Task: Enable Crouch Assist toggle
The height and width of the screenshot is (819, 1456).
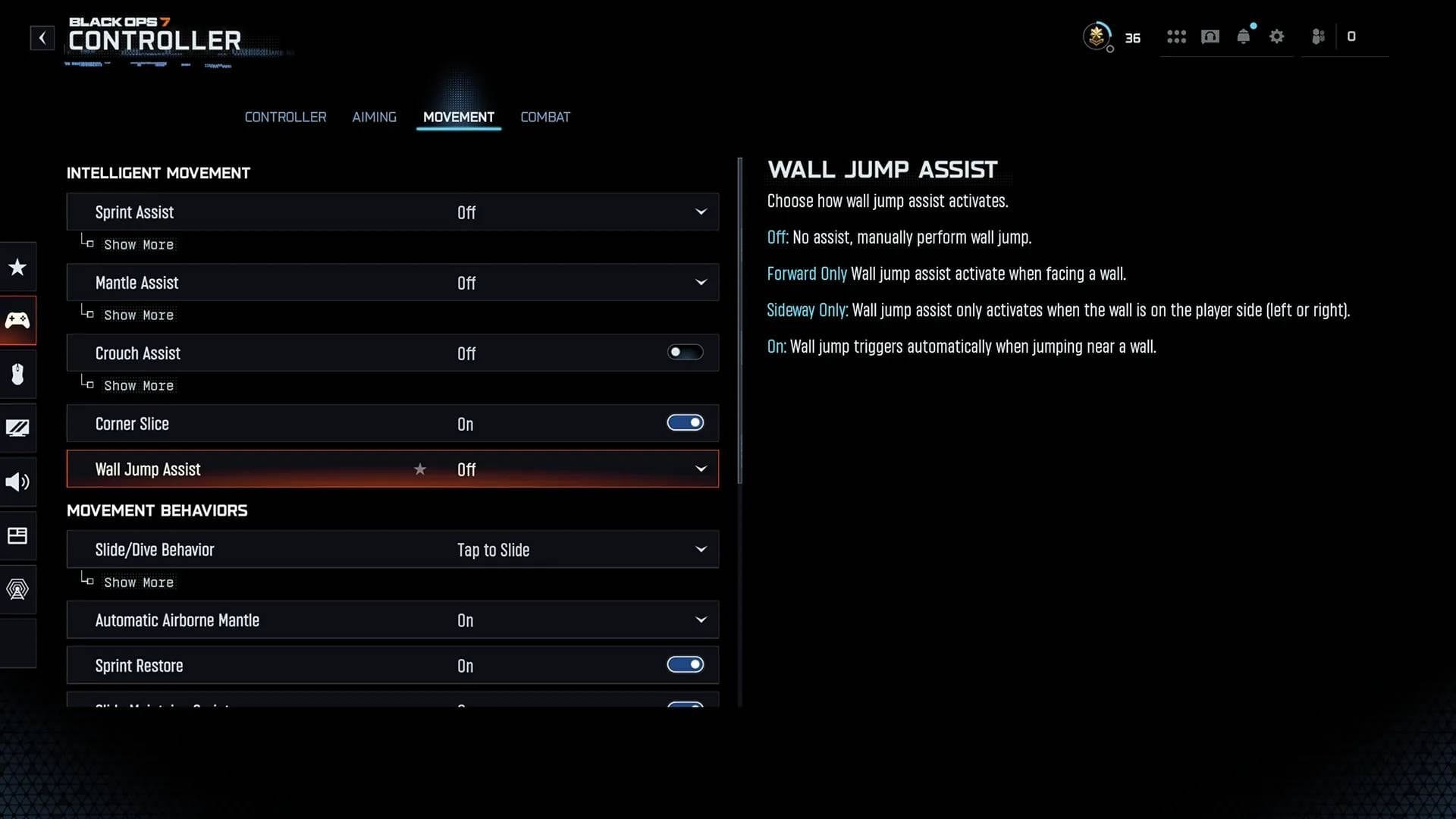Action: pyautogui.click(x=685, y=352)
